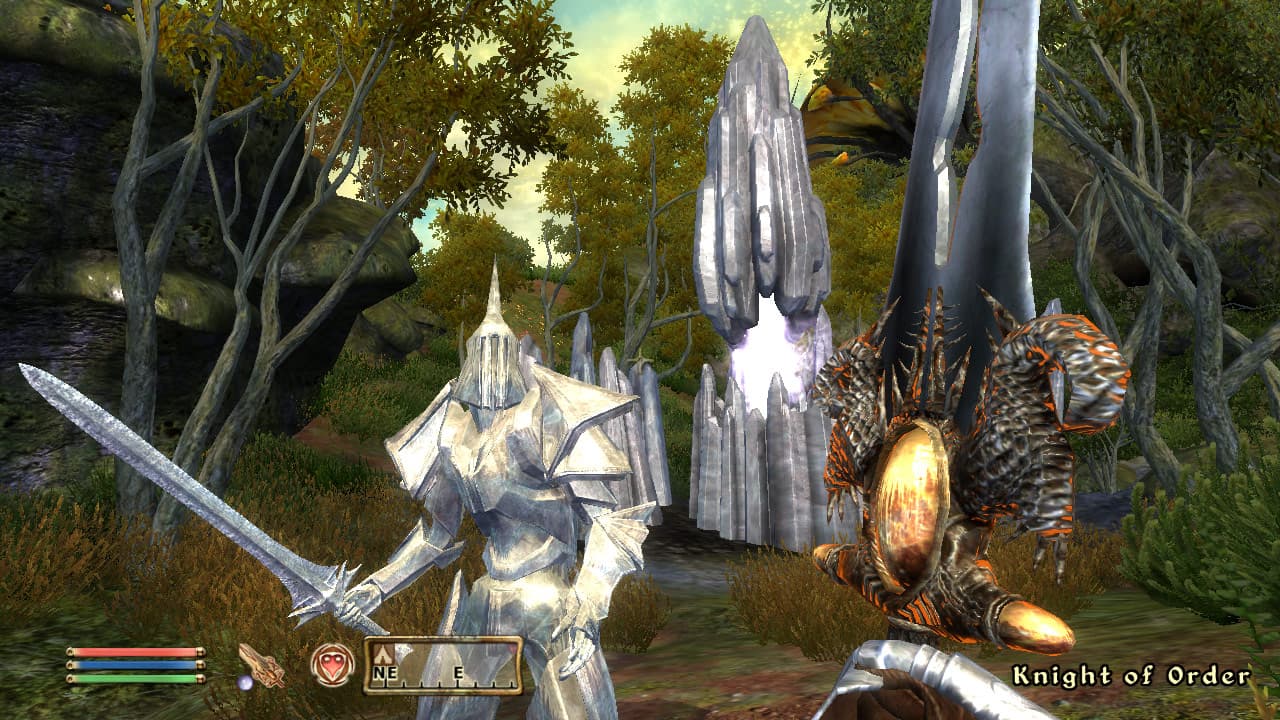Image resolution: width=1280 pixels, height=720 pixels.
Task: Click the red health bar
Action: (133, 652)
